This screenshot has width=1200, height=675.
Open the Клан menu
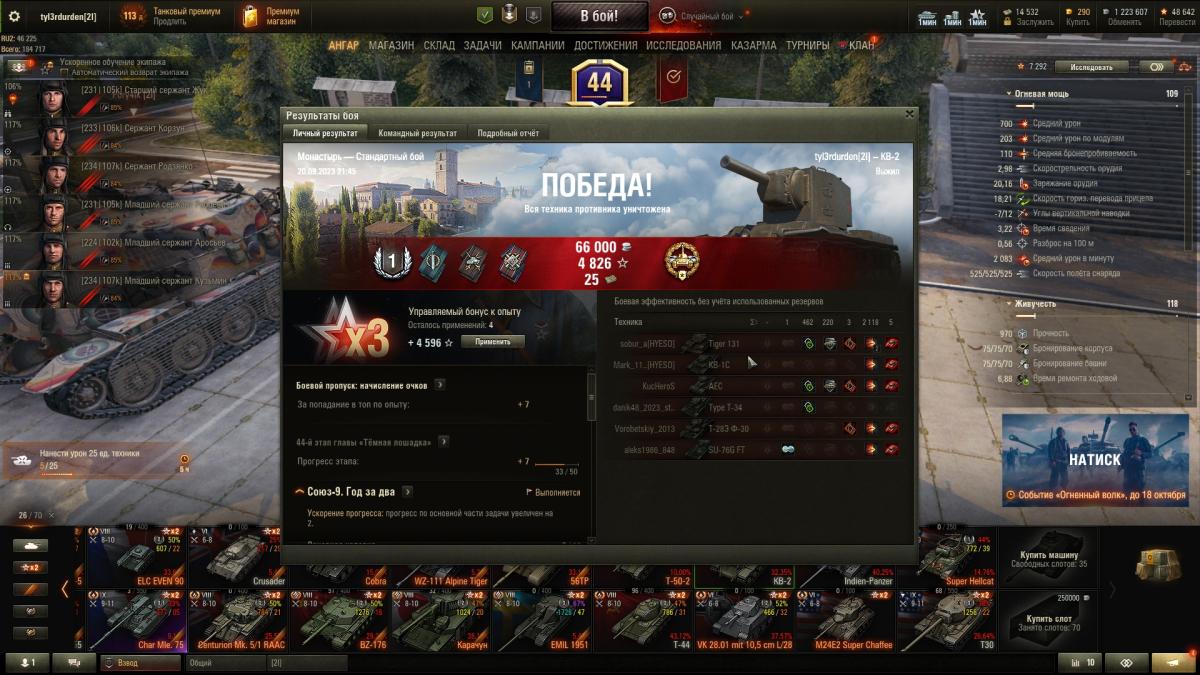860,45
